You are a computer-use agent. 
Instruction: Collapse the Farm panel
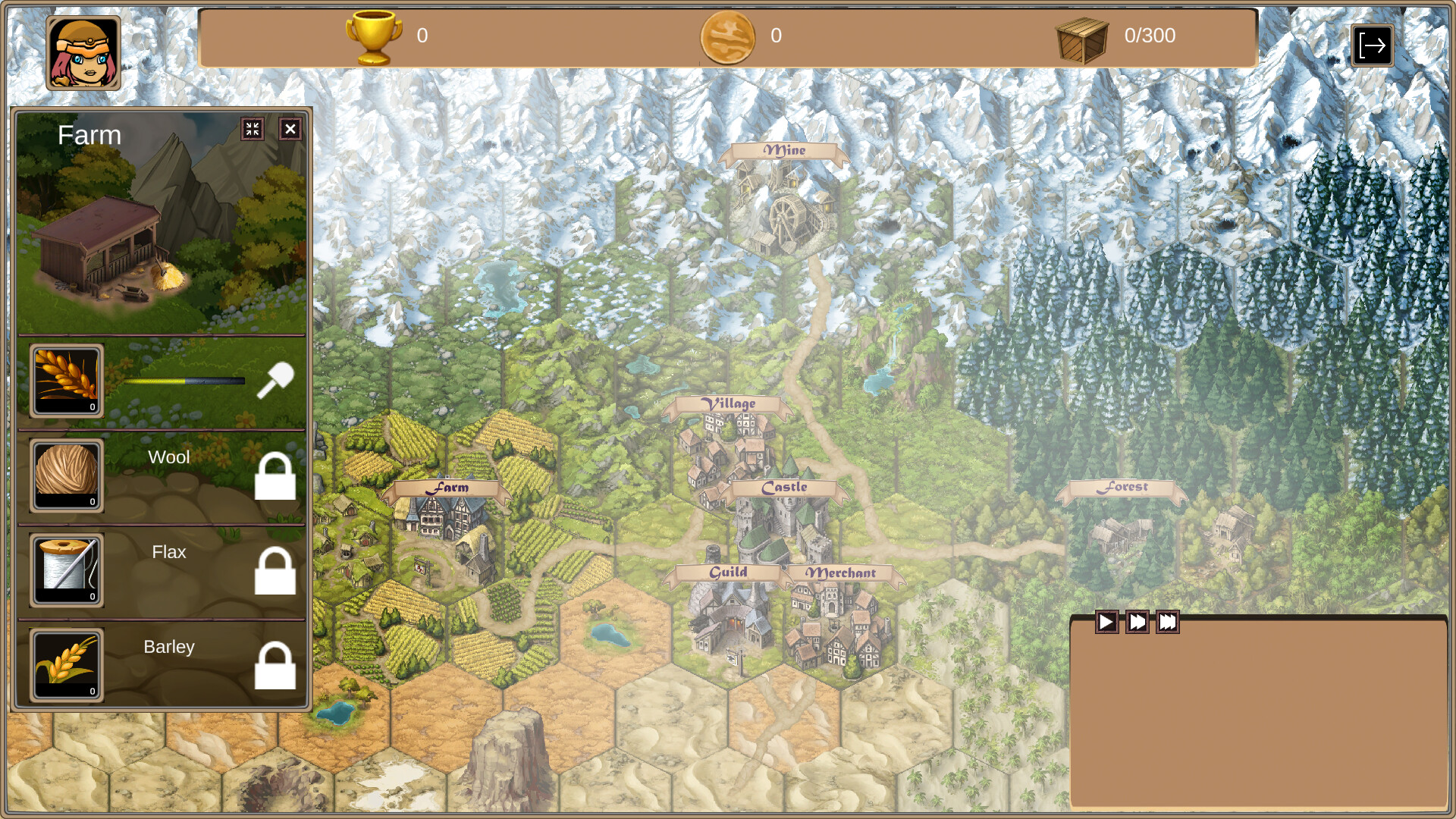[254, 129]
